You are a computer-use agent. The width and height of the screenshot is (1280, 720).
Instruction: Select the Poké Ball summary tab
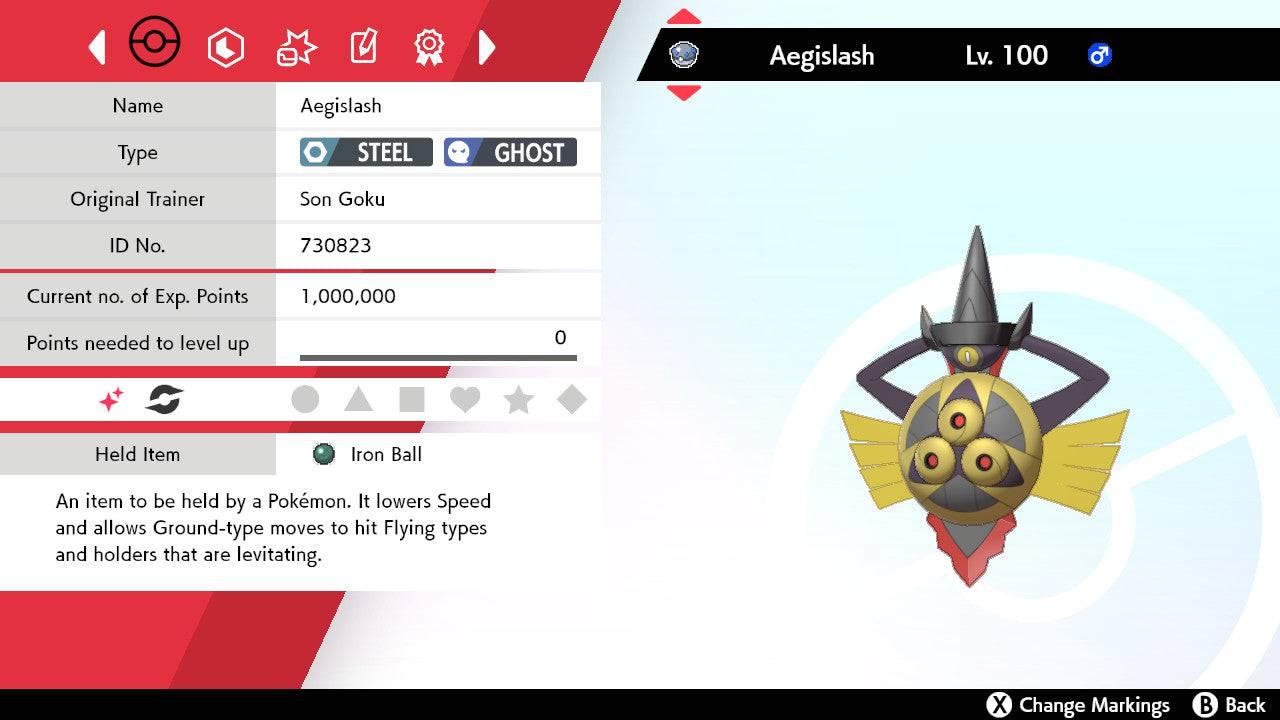155,44
